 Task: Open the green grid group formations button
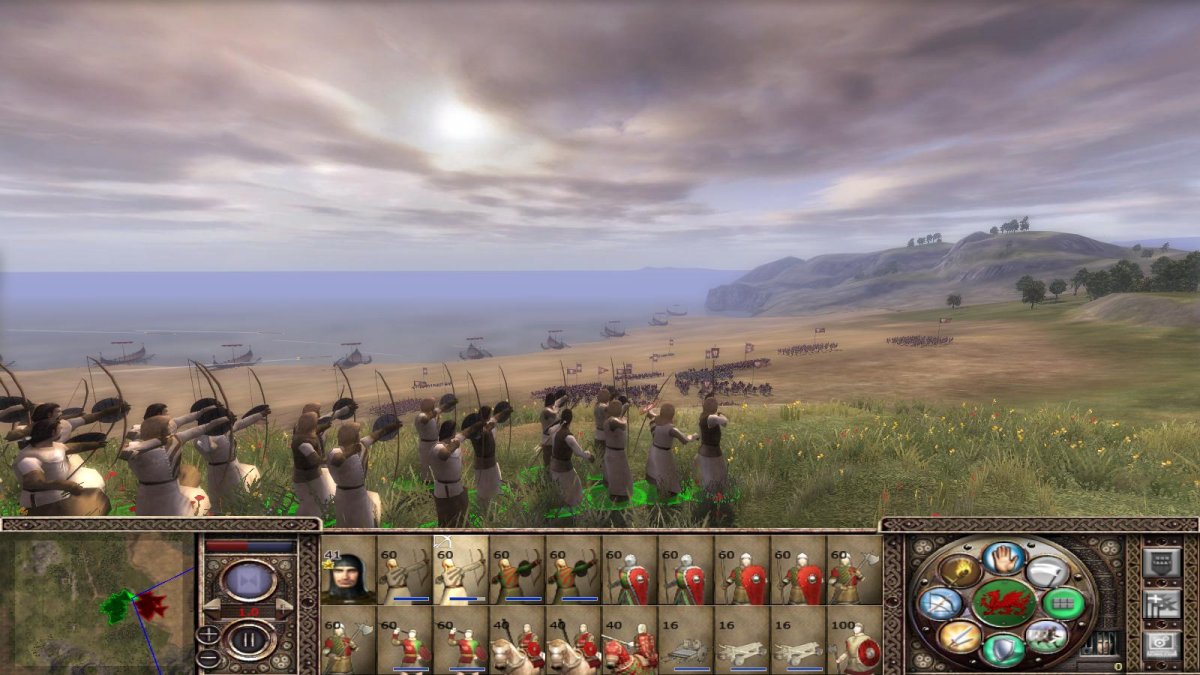[1062, 603]
